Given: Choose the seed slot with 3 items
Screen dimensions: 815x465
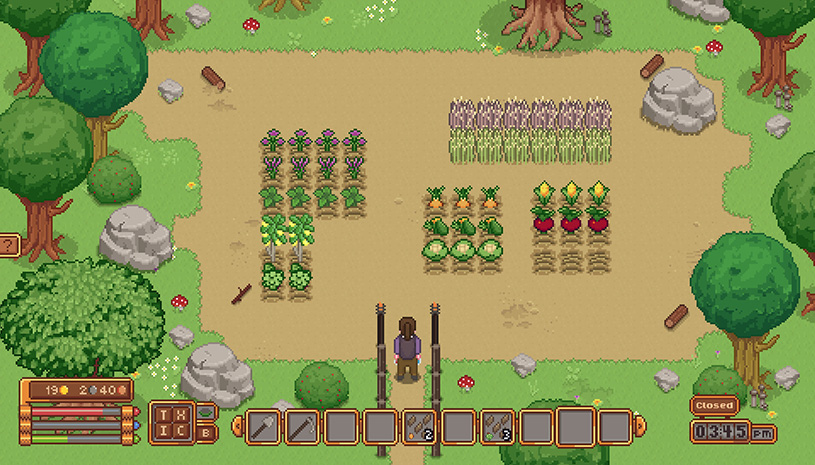Looking at the screenshot, I should click(x=497, y=427).
